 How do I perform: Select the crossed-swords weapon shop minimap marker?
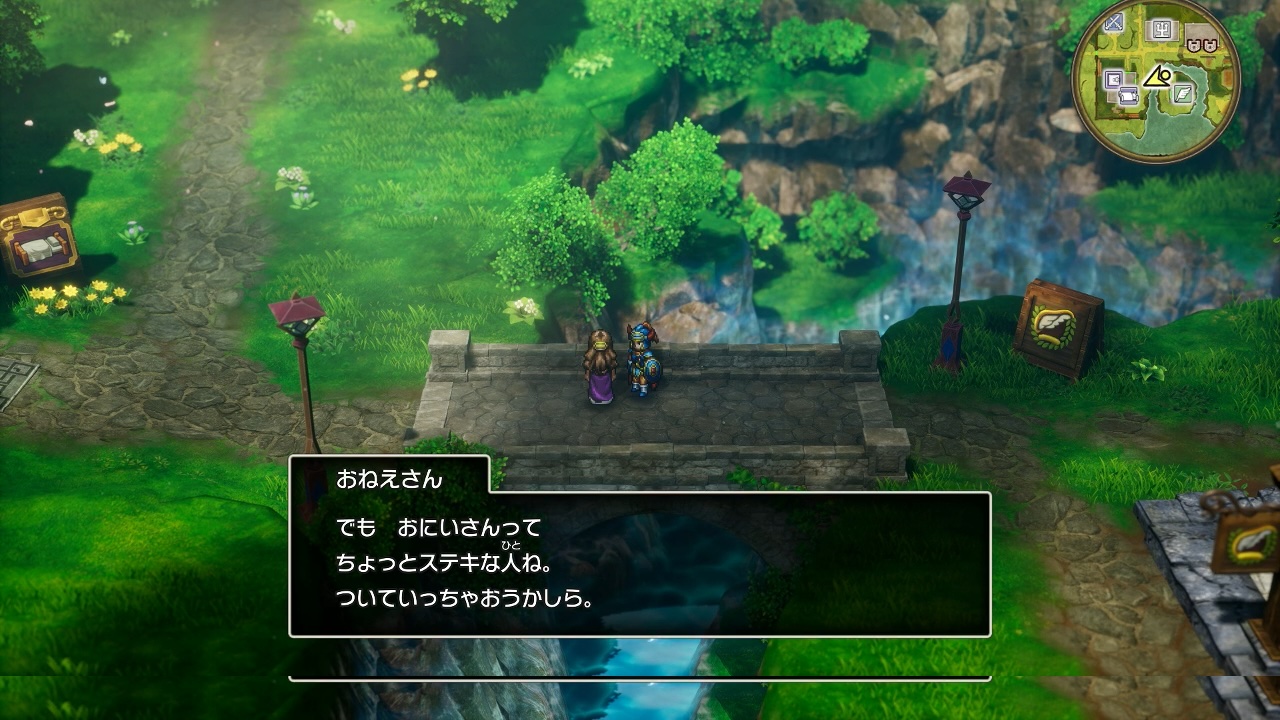[1114, 23]
